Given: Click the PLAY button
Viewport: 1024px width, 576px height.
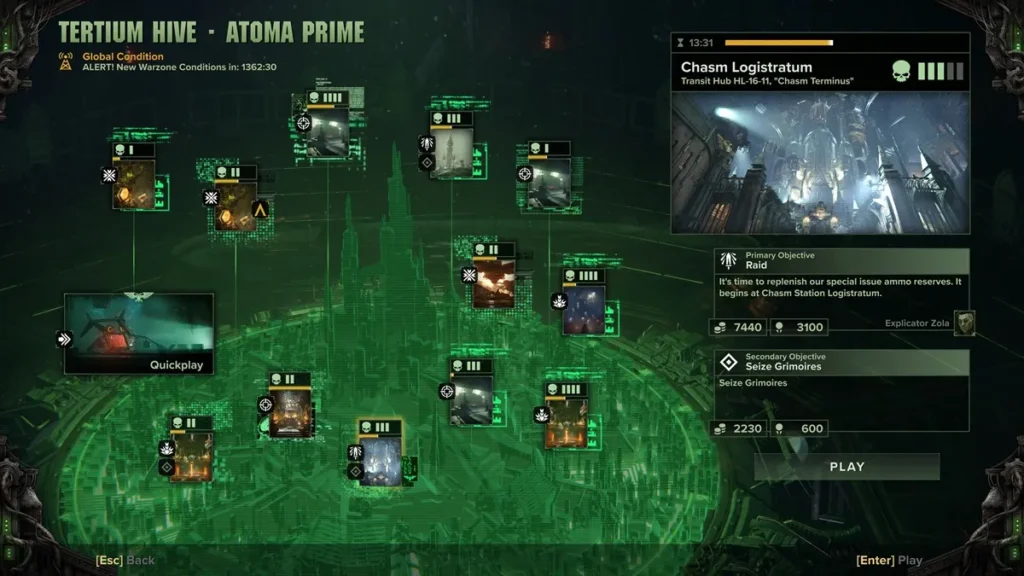Looking at the screenshot, I should pyautogui.click(x=846, y=466).
